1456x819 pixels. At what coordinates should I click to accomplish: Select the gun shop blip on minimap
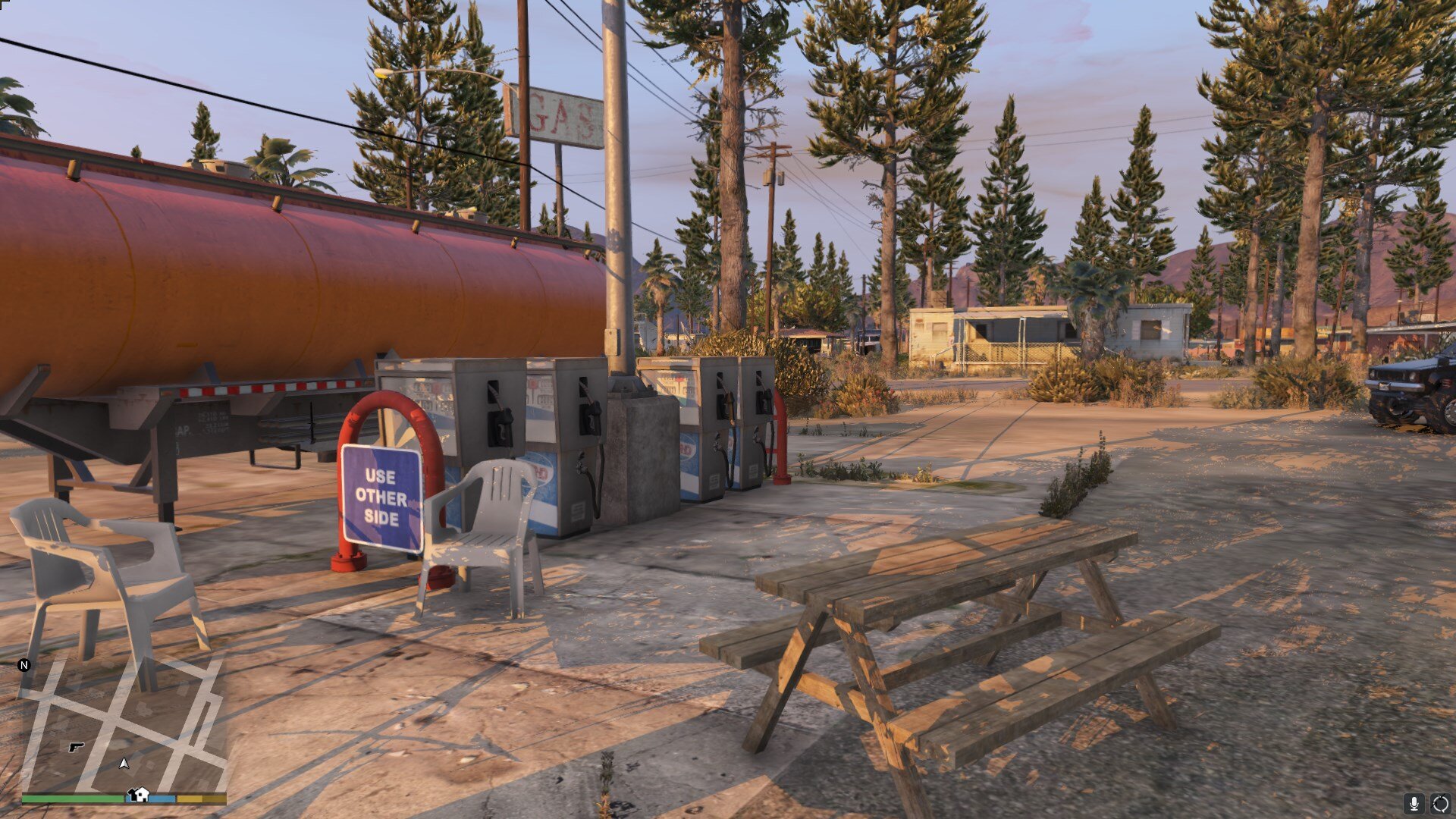(76, 747)
